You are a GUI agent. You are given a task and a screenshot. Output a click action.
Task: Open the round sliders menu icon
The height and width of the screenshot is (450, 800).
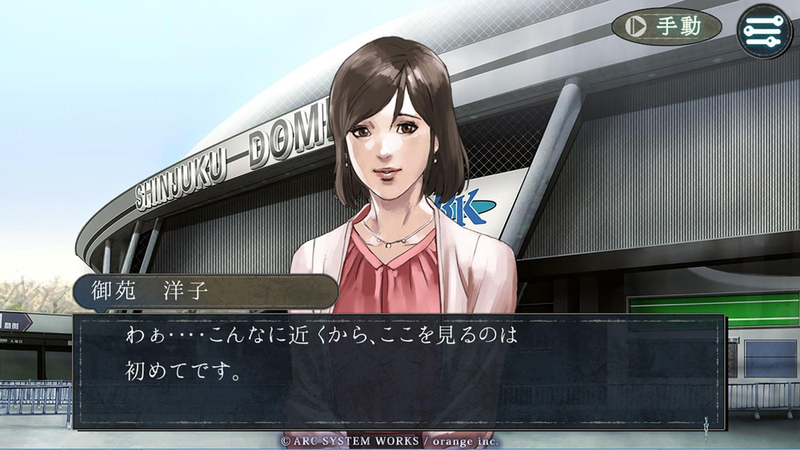pos(765,29)
